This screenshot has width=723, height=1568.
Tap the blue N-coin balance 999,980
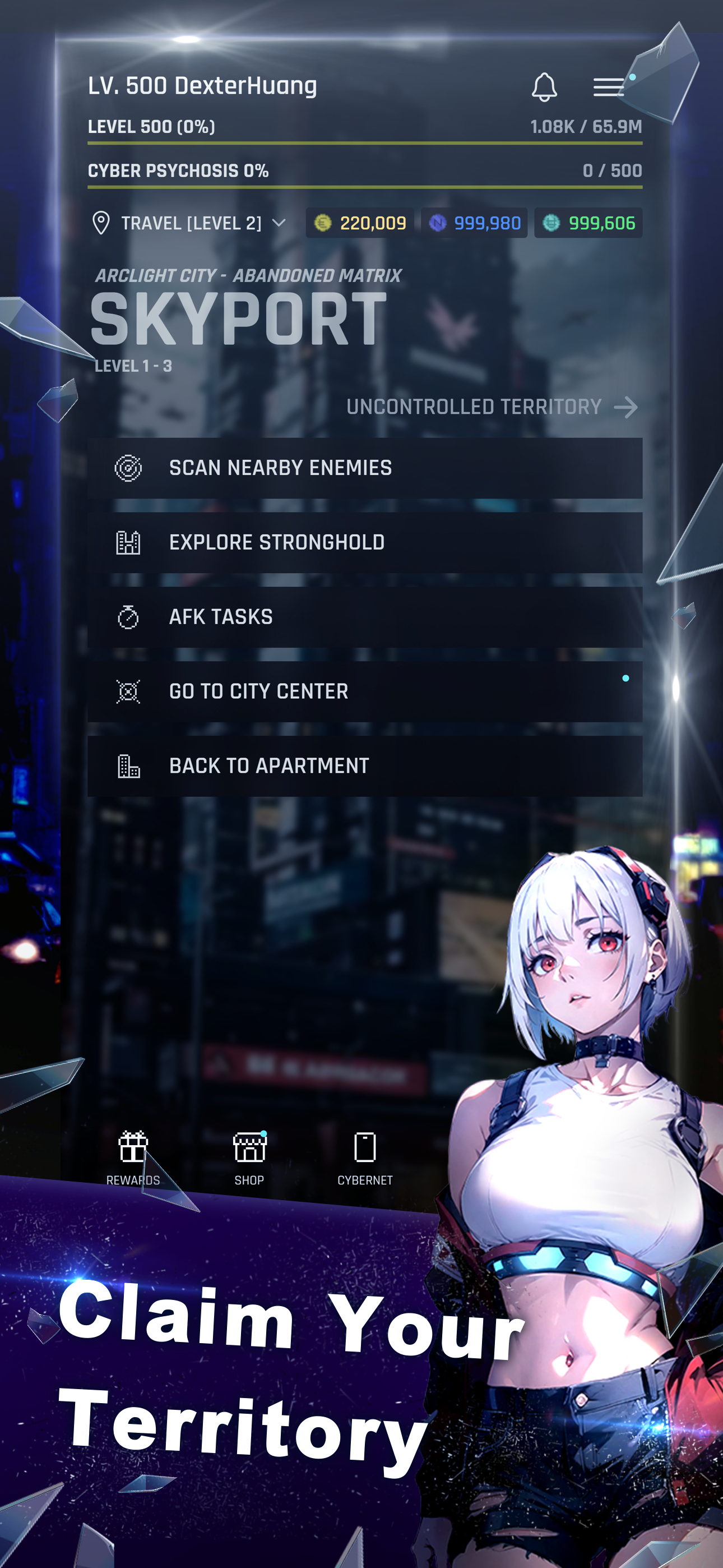coord(474,223)
